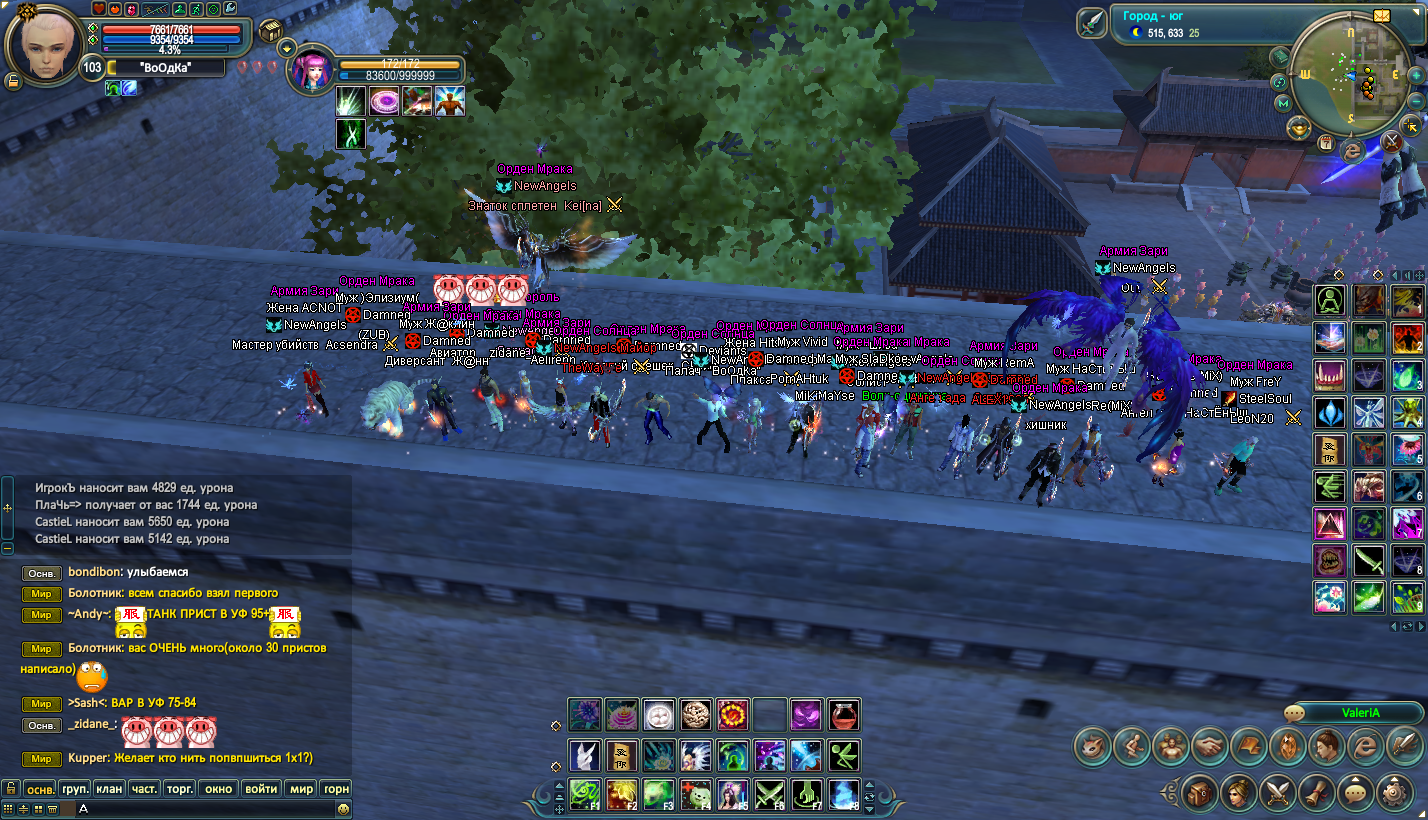Activate the F8 blue flame skill
Image resolution: width=1428 pixels, height=820 pixels.
click(844, 794)
